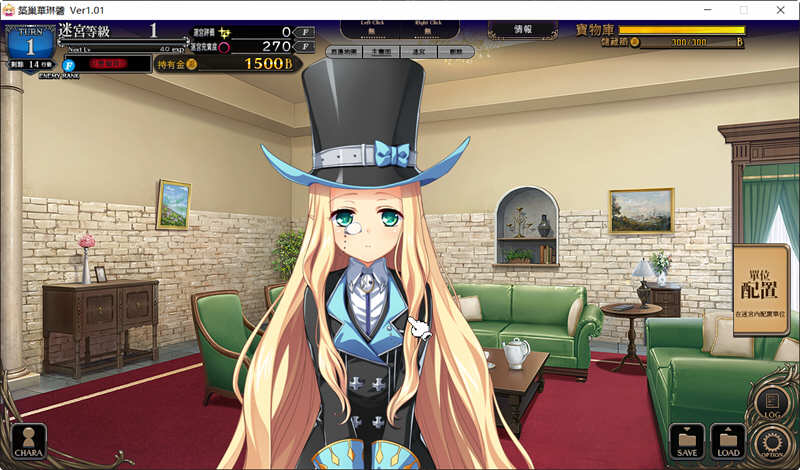Show the message LOG

click(772, 403)
